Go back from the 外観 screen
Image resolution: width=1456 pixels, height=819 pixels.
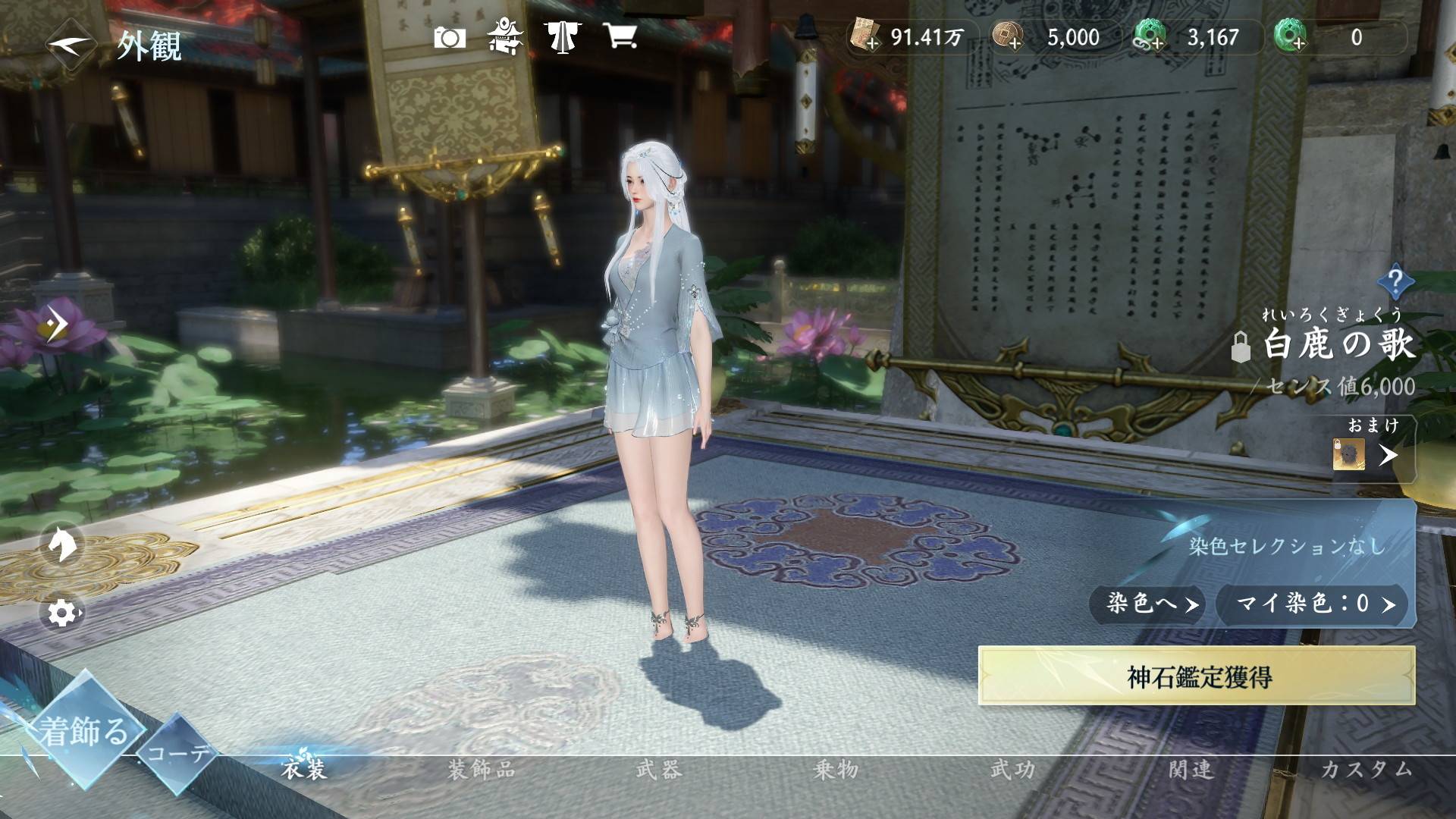[70, 45]
